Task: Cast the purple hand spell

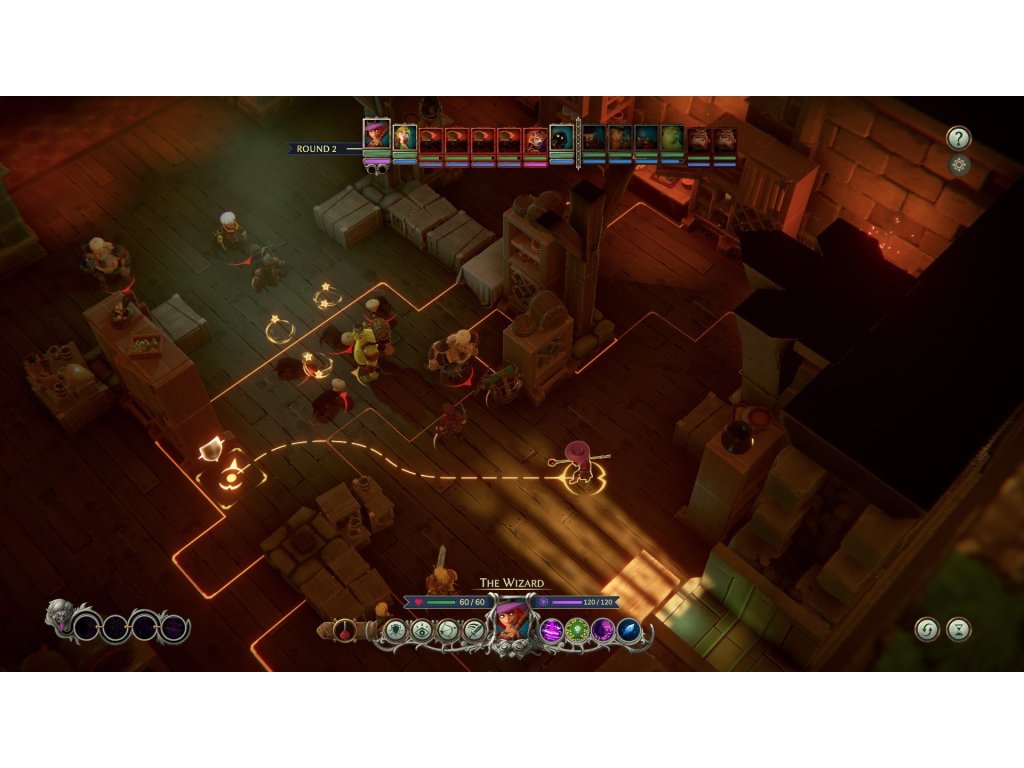Action: 603,631
